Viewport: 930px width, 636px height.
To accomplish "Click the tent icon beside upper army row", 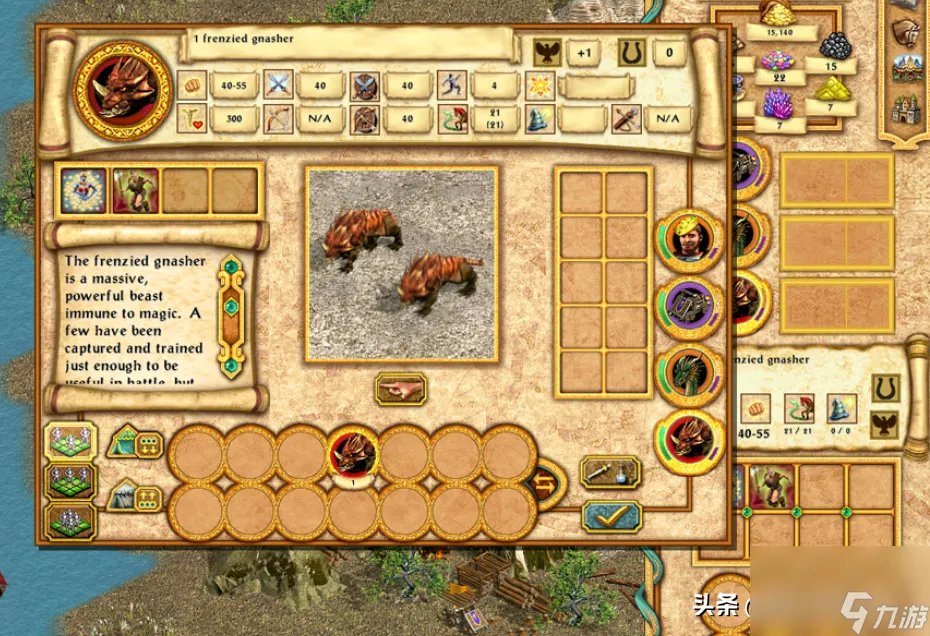I will coord(135,441).
